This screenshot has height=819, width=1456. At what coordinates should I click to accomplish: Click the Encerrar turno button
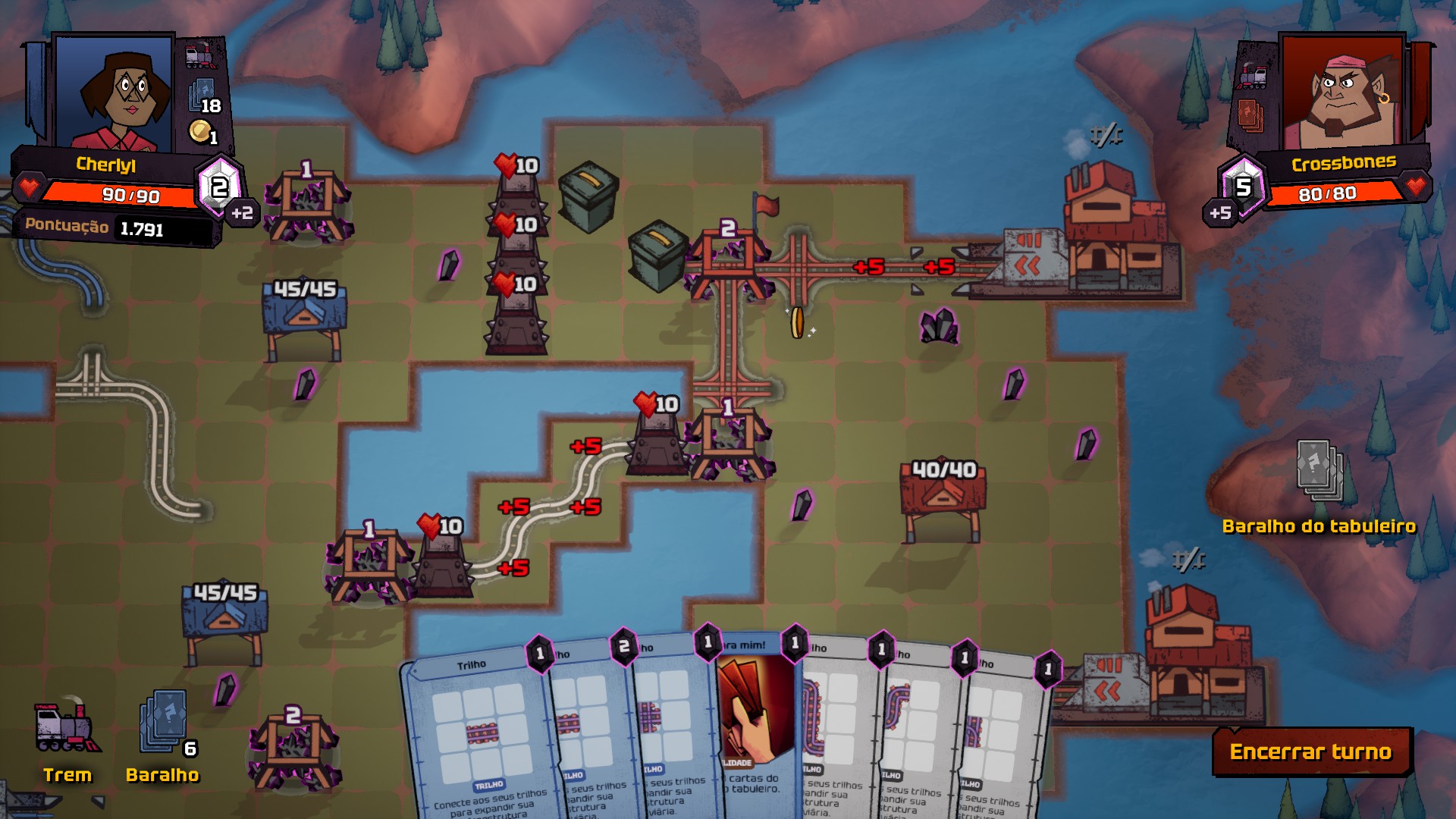pyautogui.click(x=1311, y=752)
